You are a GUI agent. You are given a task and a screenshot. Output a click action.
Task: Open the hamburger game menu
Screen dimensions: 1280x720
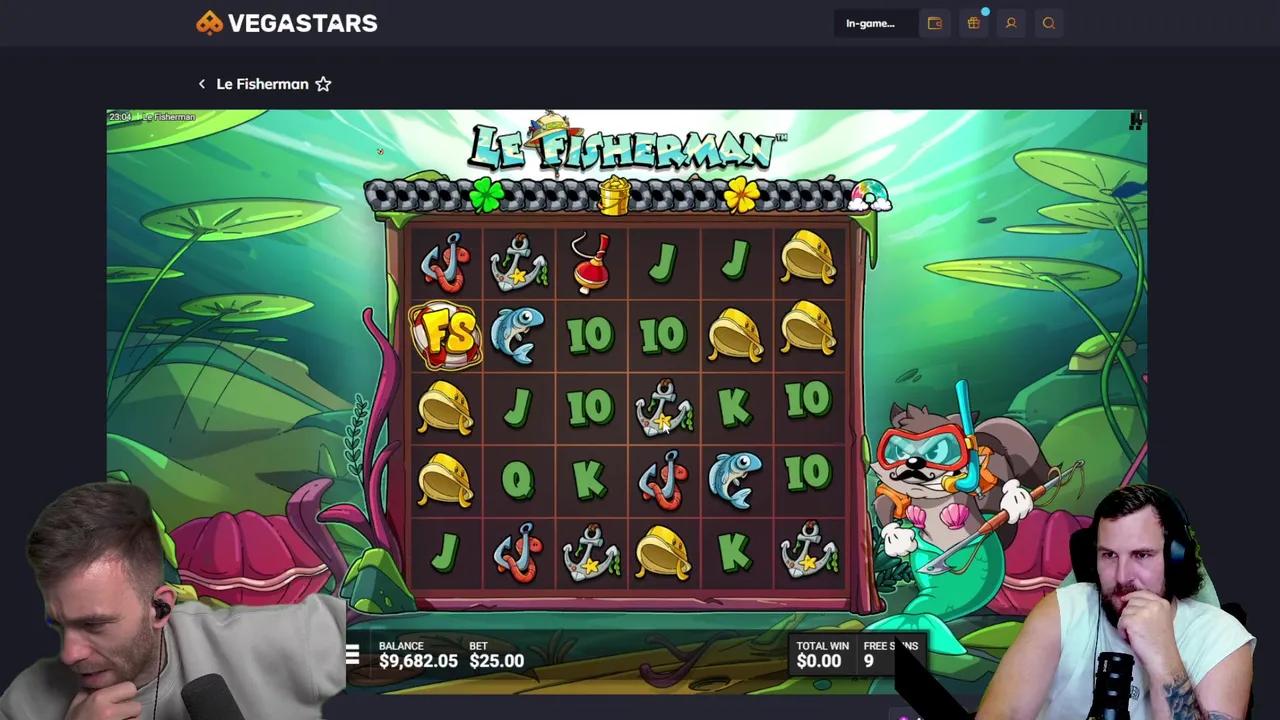pos(352,655)
